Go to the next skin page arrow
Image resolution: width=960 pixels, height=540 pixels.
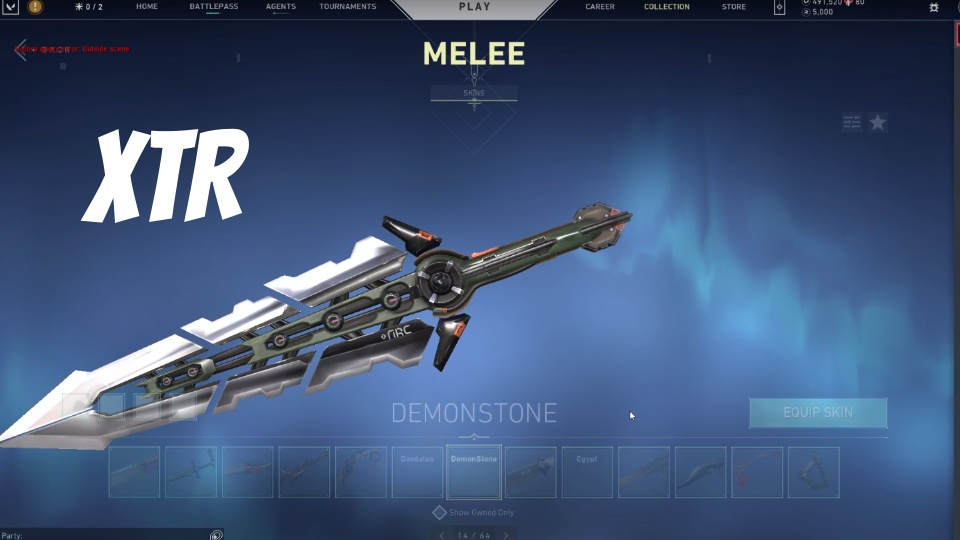[507, 535]
